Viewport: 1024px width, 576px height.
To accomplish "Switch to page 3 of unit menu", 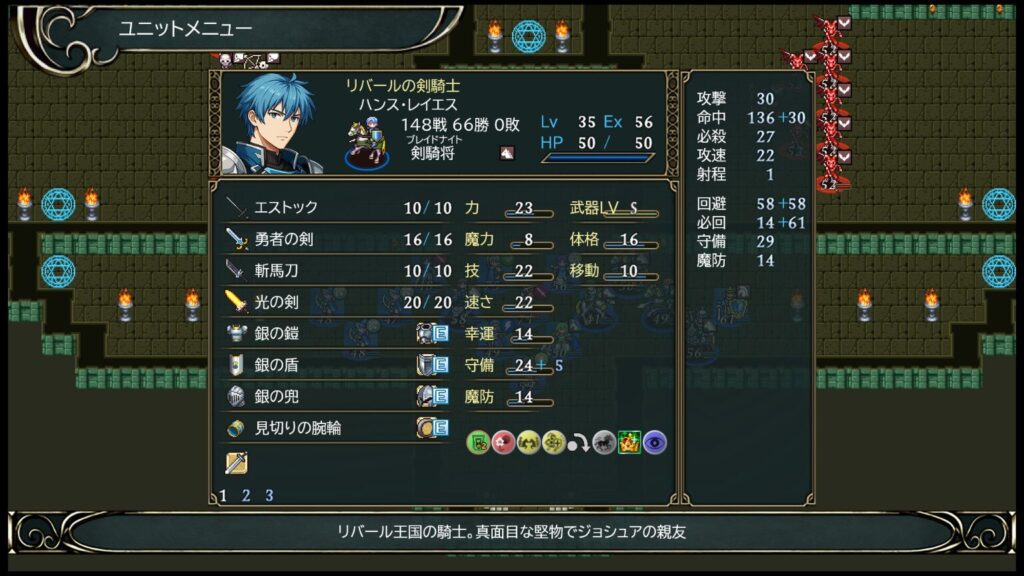I will click(269, 495).
